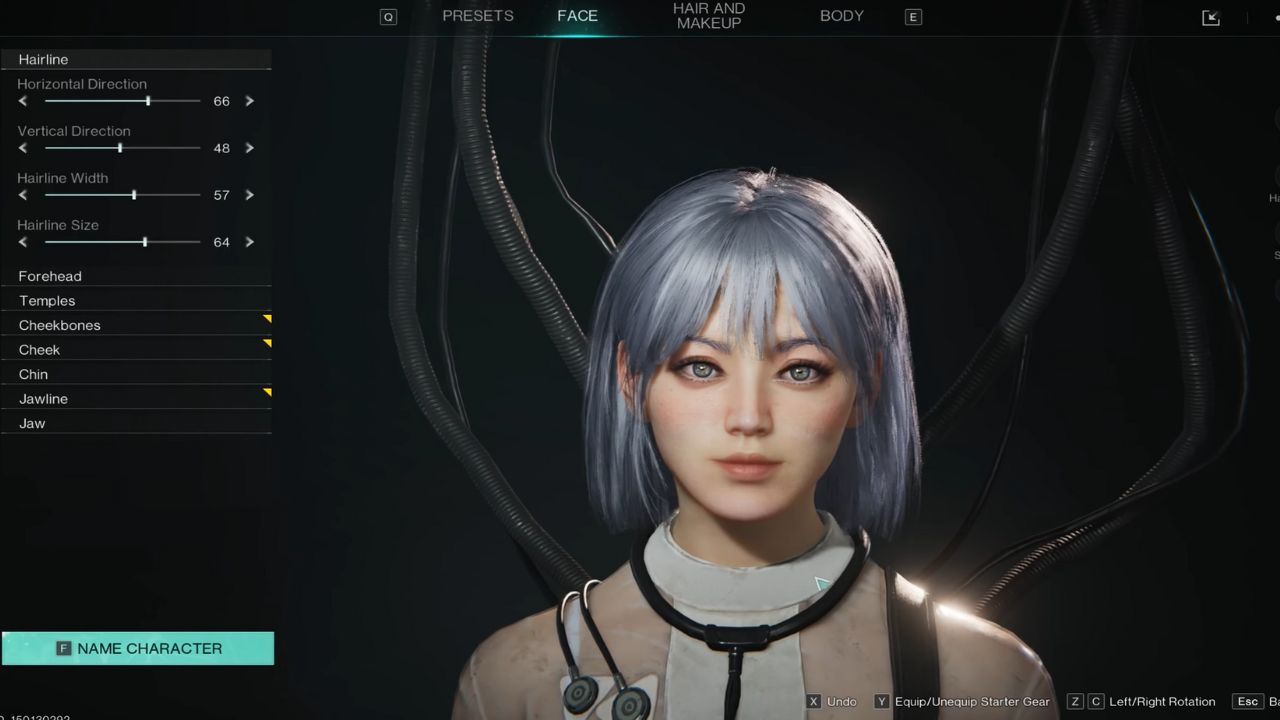1280x720 pixels.
Task: Click the left arrow to decrease Horizontal Direction
Action: pos(22,101)
